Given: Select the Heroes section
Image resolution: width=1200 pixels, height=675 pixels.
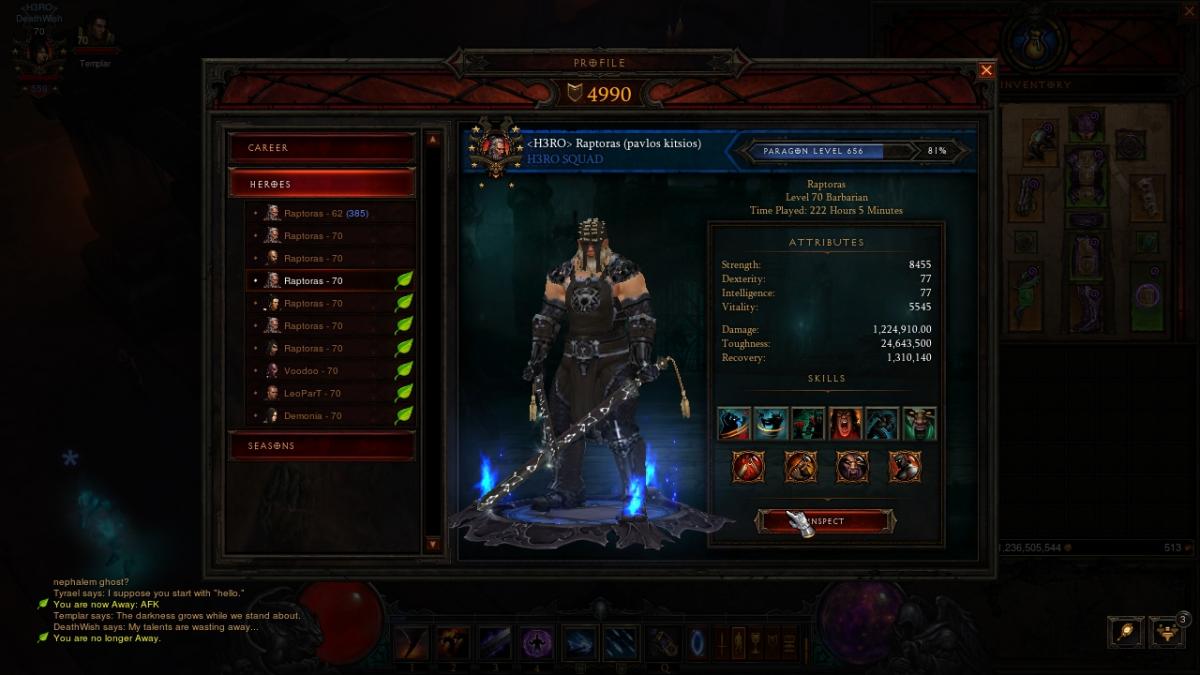Looking at the screenshot, I should coord(322,184).
